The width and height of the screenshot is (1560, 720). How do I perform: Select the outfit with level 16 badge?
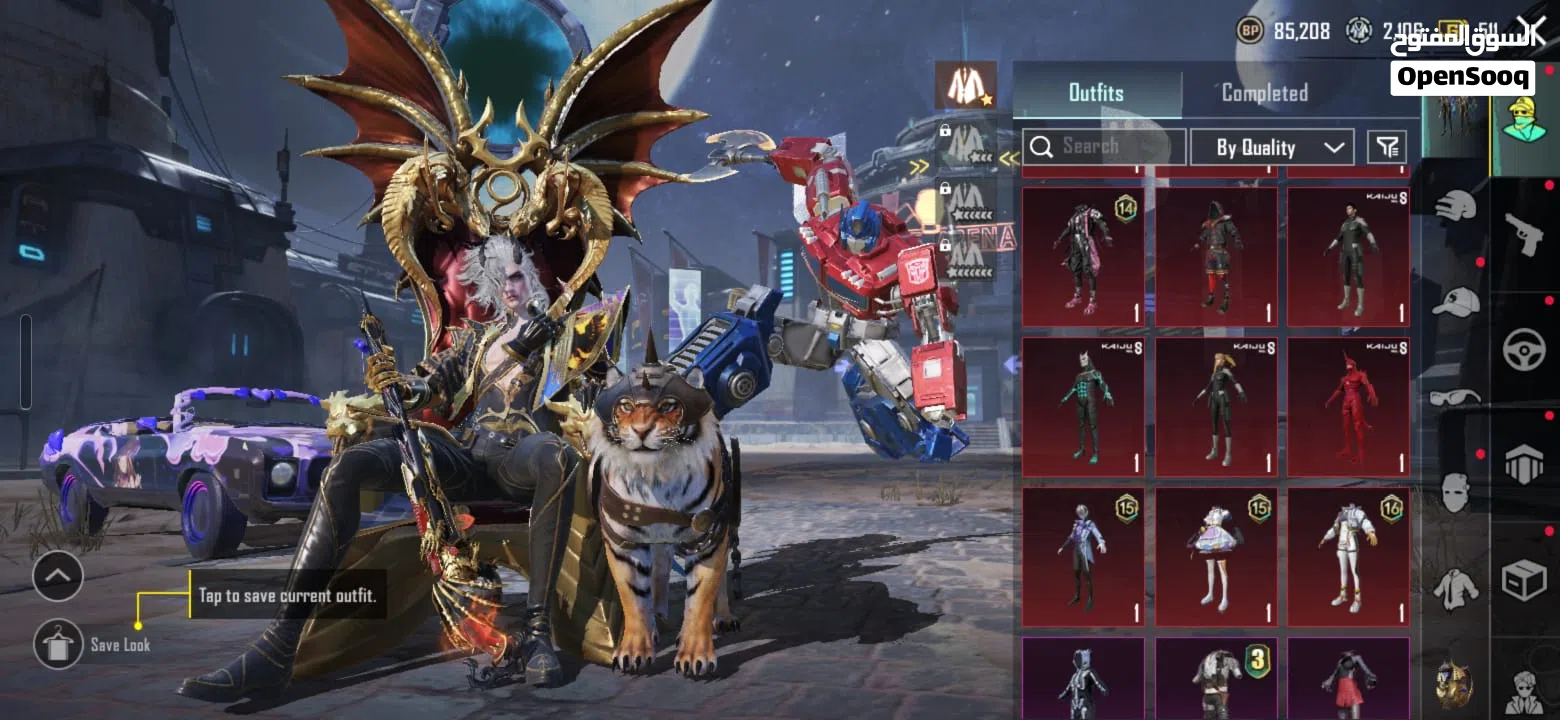[1348, 557]
